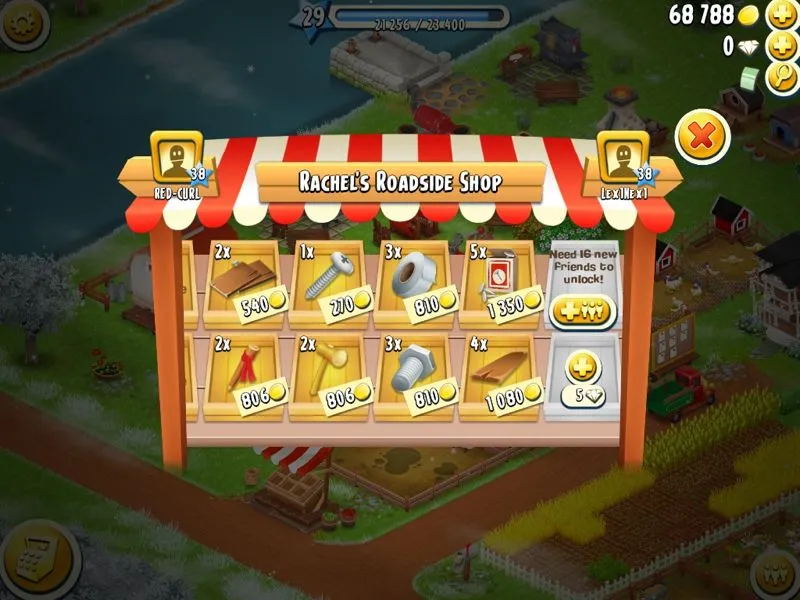Screen dimensions: 800x600
Task: Buy the 2x mallets for 806 coins
Action: click(329, 377)
